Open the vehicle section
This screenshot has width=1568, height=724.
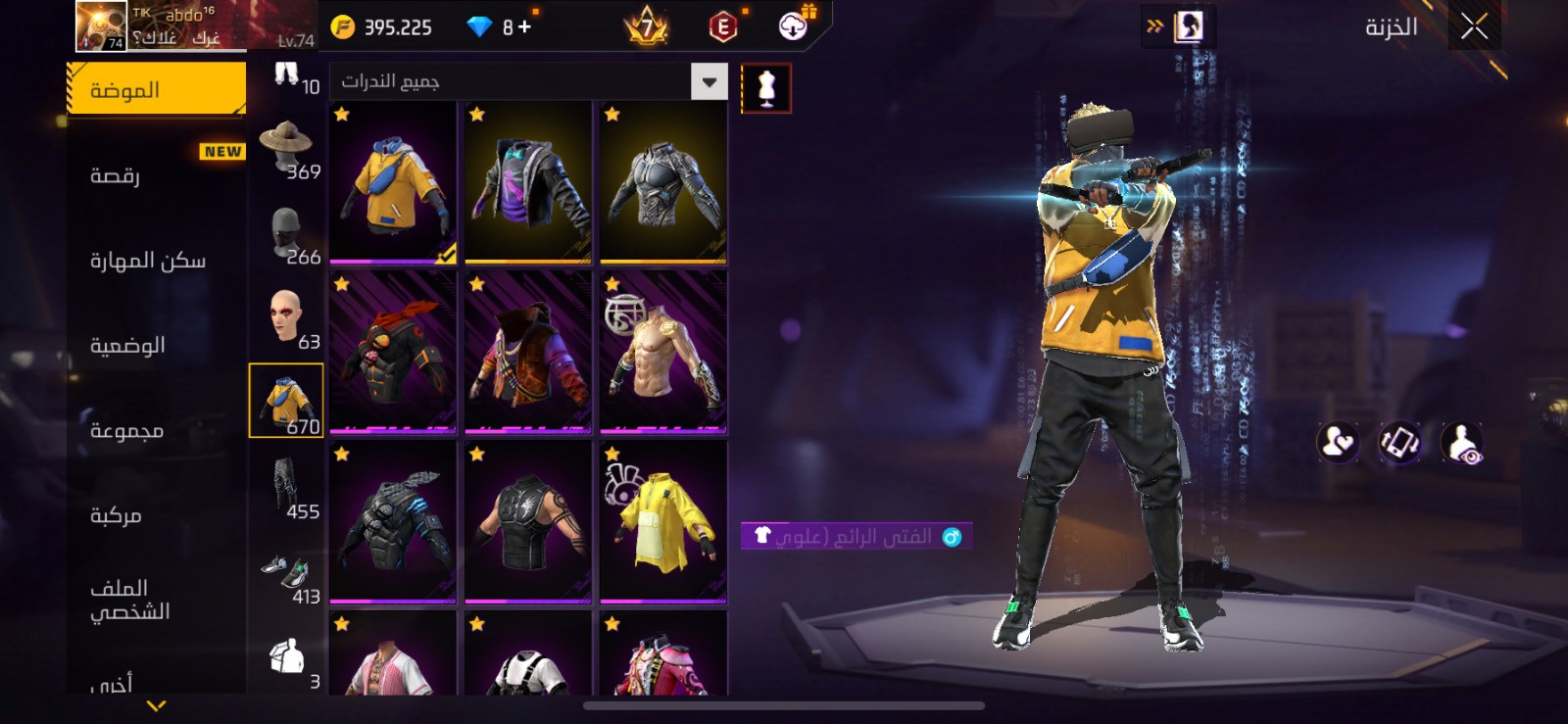coord(116,515)
